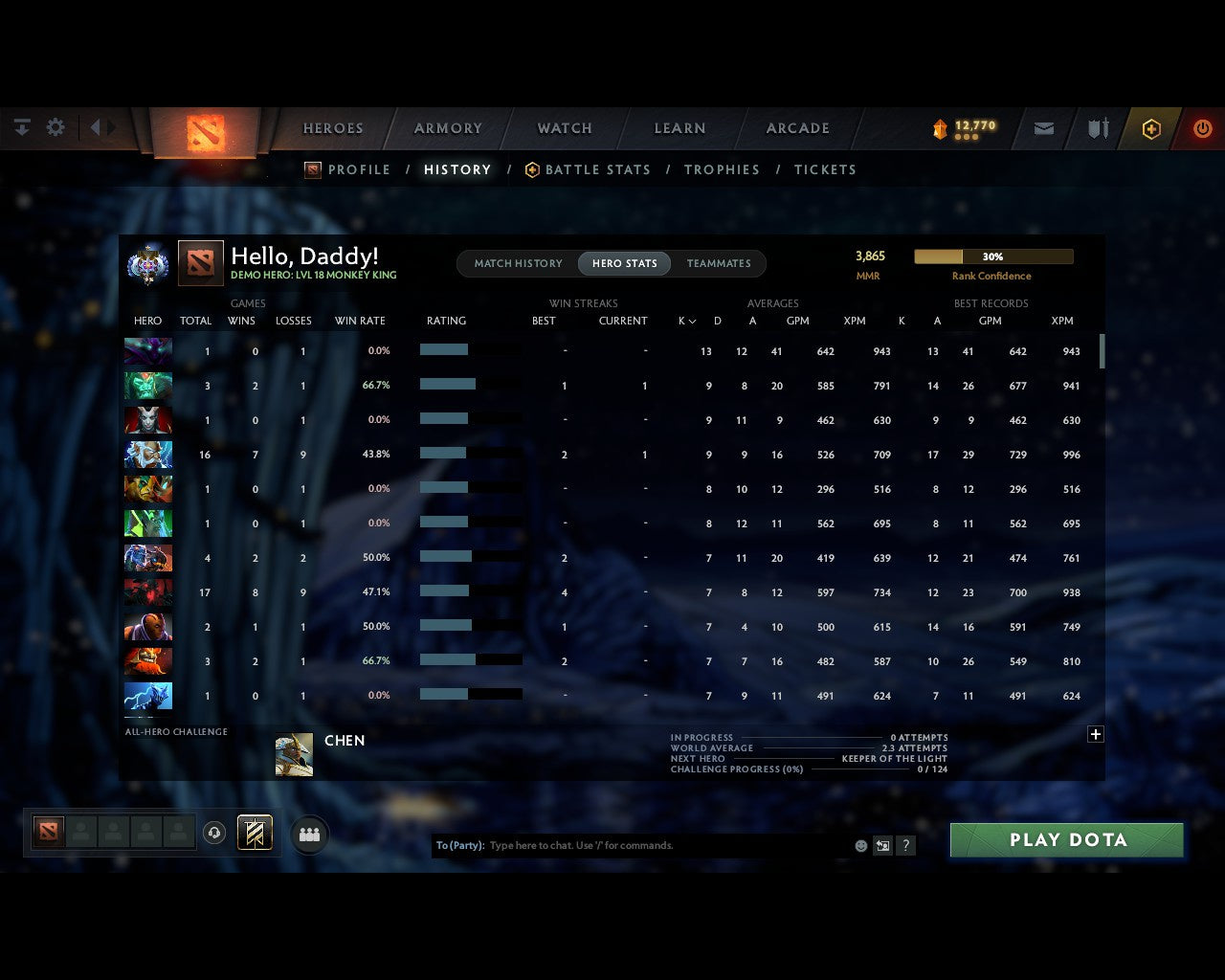Toggle the voice chat headset icon
1225x980 pixels.
(x=215, y=833)
